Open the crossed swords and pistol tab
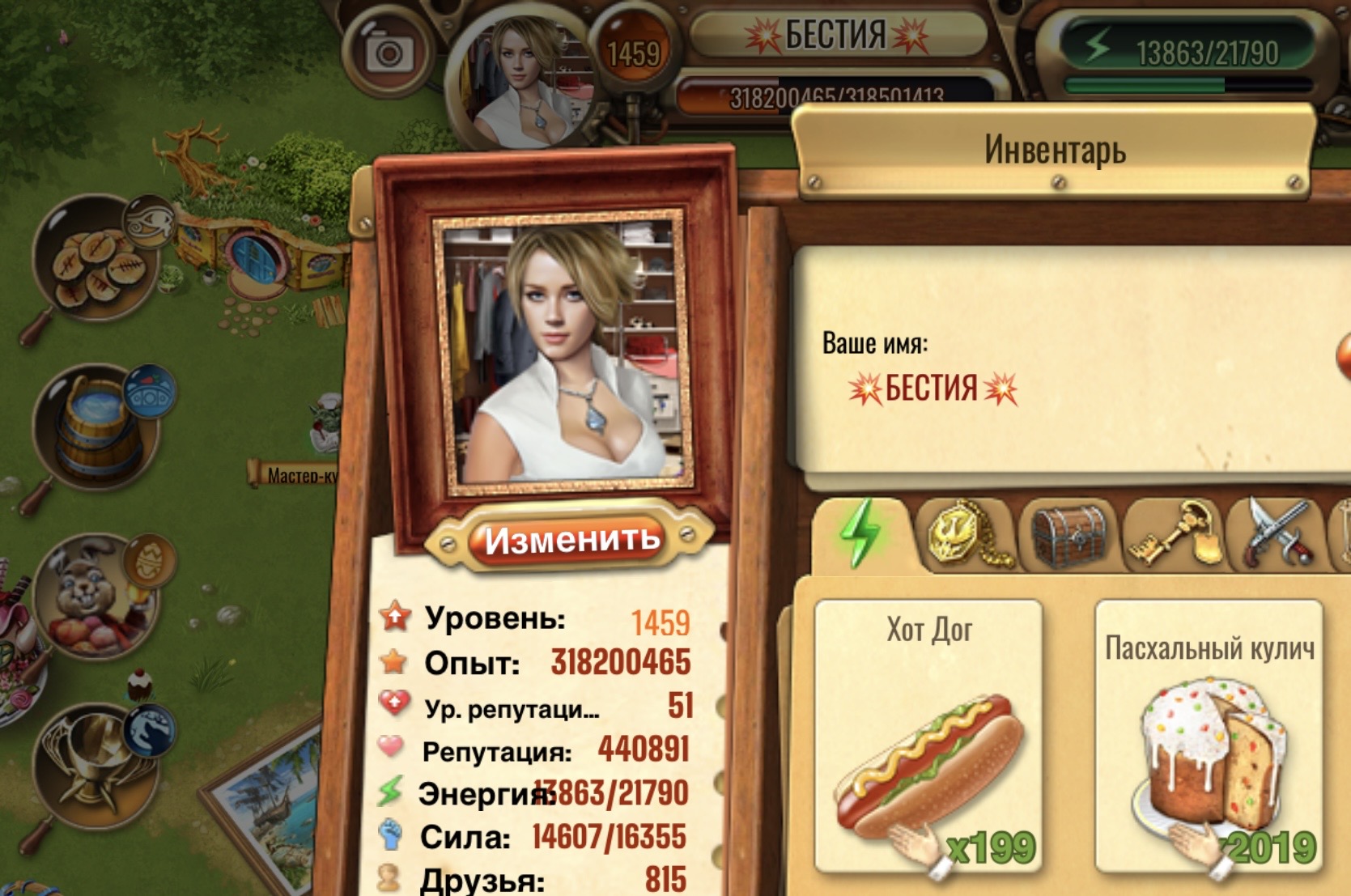This screenshot has width=1351, height=896. pyautogui.click(x=1277, y=535)
